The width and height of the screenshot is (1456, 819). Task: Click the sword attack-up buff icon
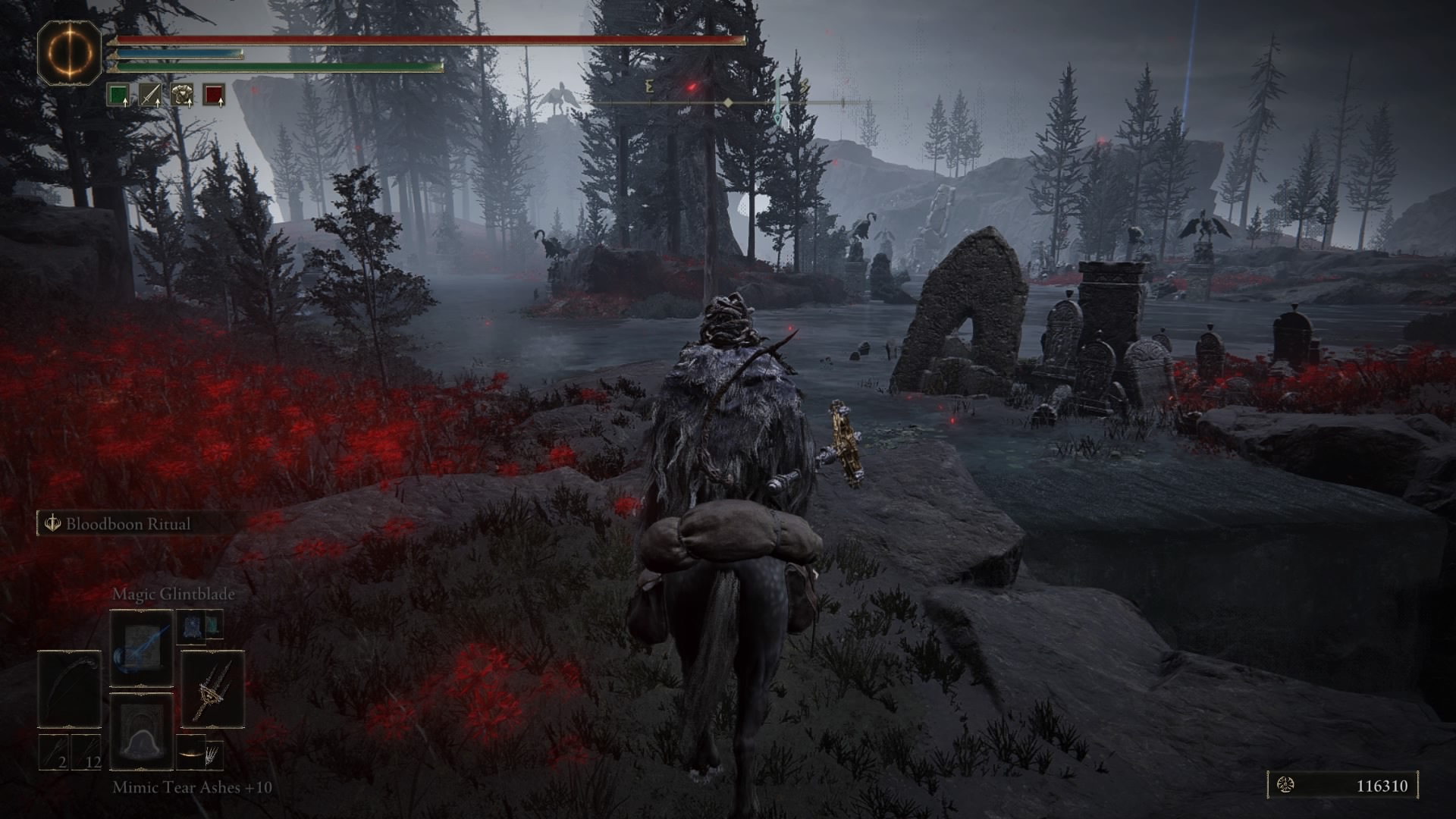(x=150, y=96)
